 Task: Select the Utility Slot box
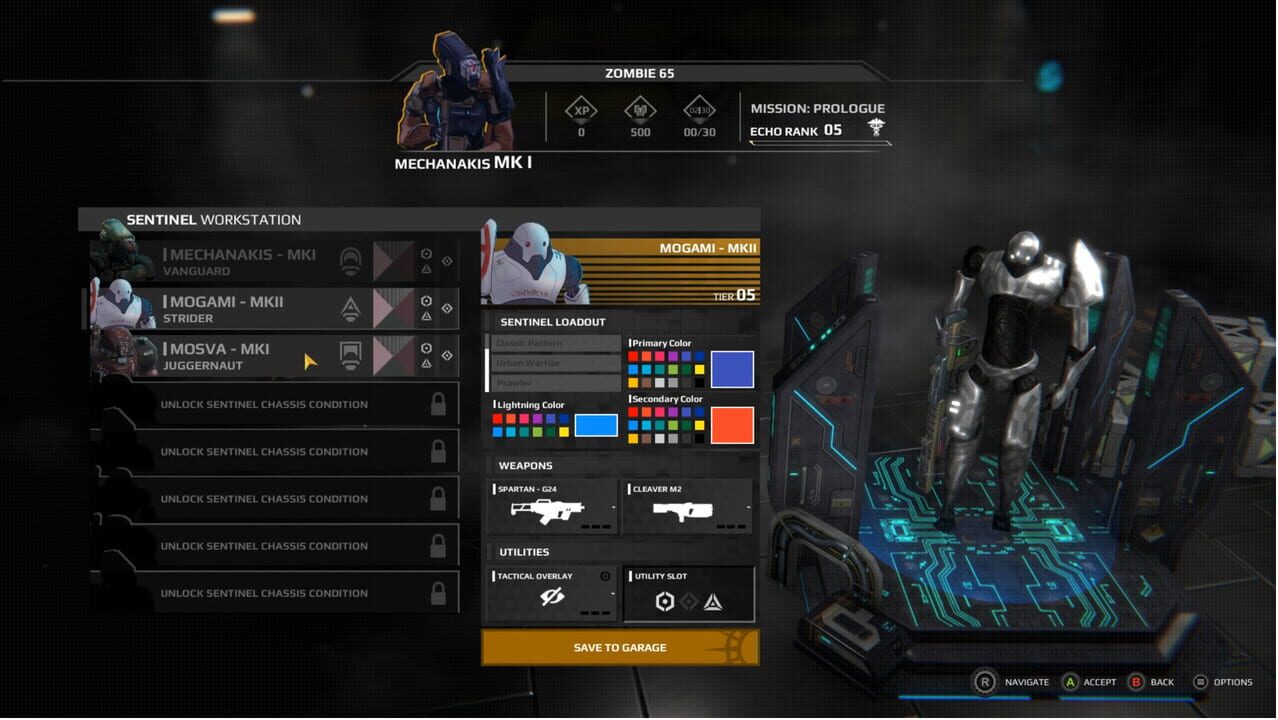[x=688, y=594]
